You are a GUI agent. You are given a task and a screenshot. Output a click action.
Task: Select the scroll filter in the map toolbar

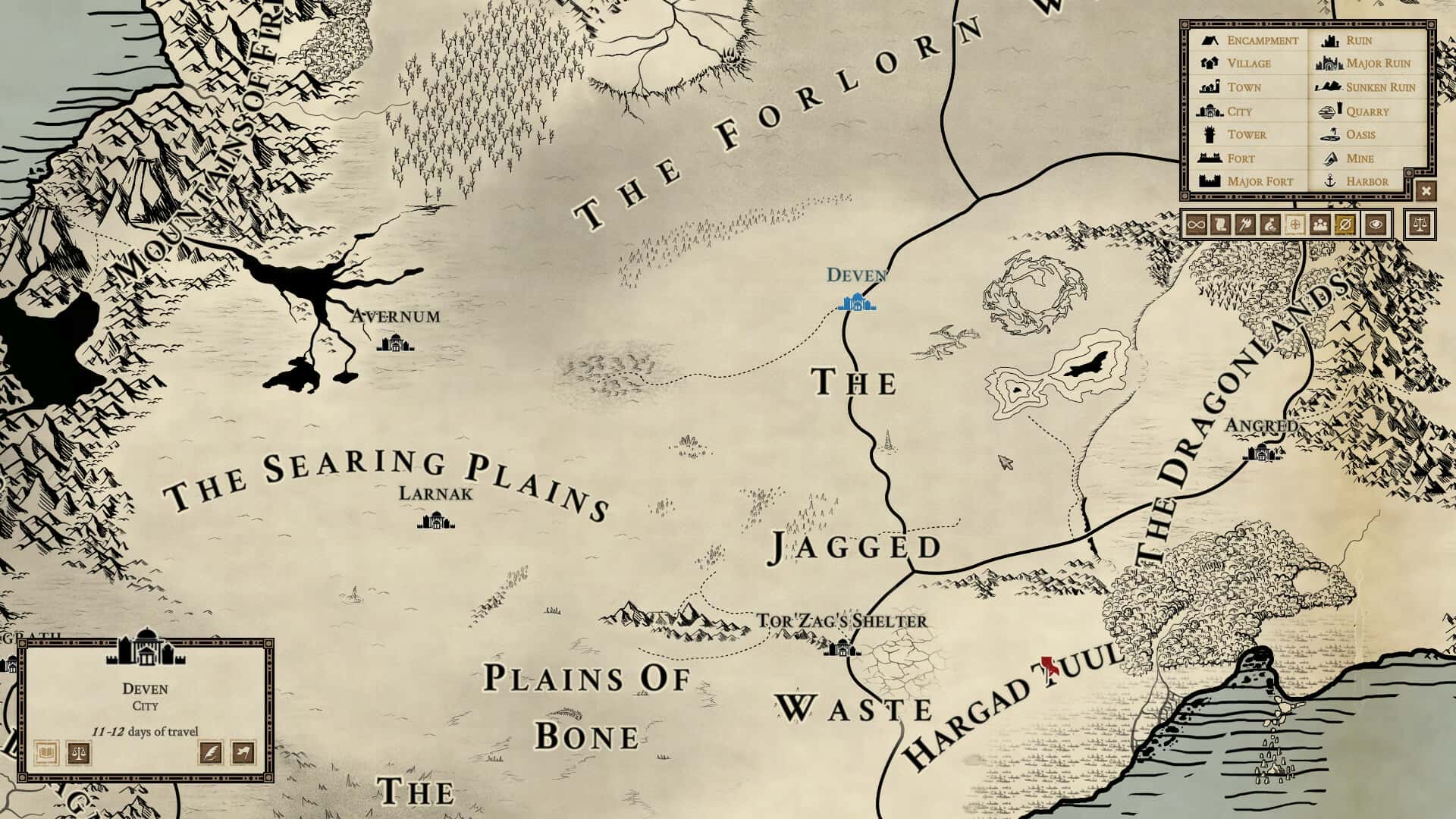(x=1219, y=225)
